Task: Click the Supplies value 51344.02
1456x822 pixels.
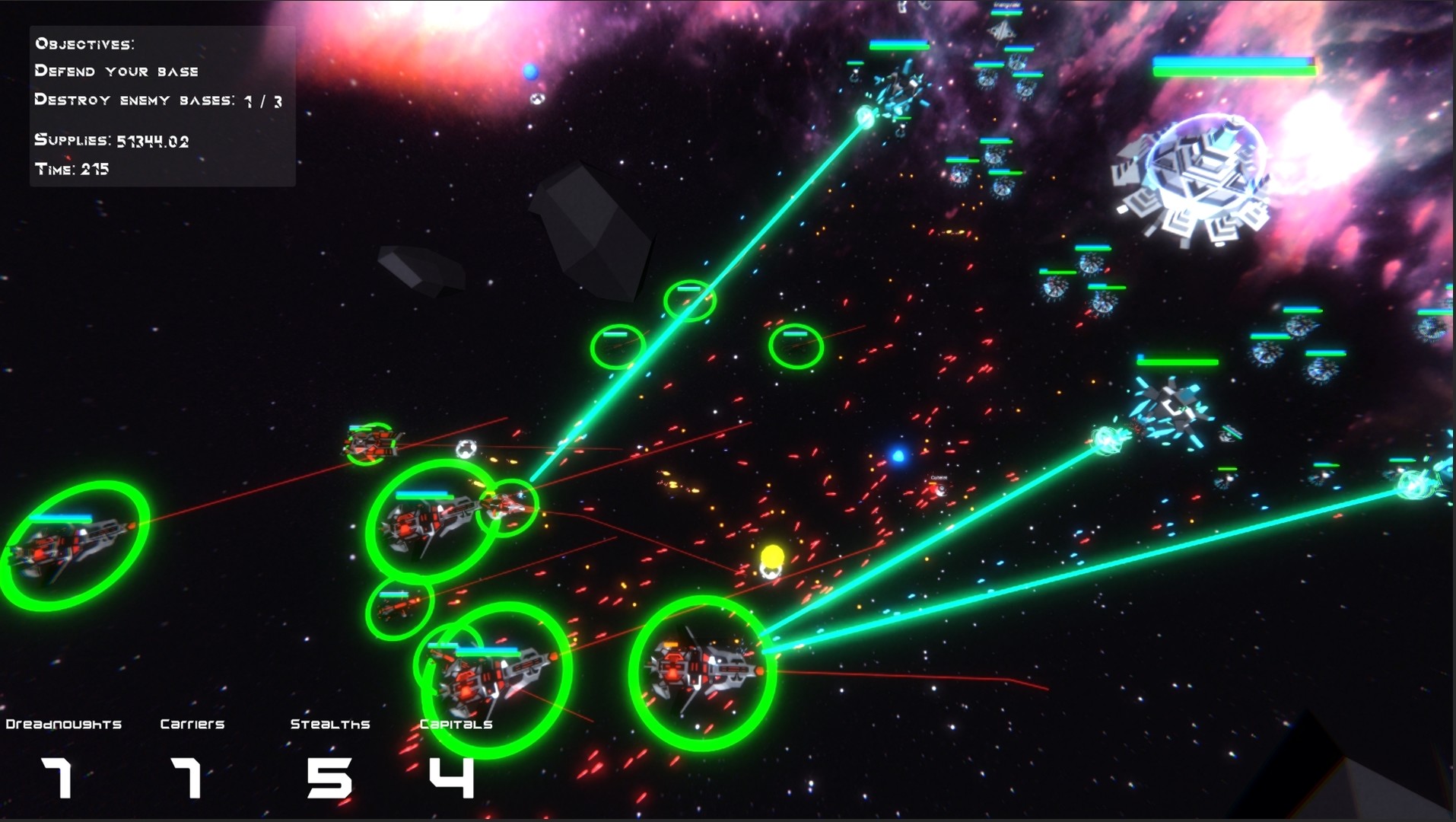Action: (152, 141)
